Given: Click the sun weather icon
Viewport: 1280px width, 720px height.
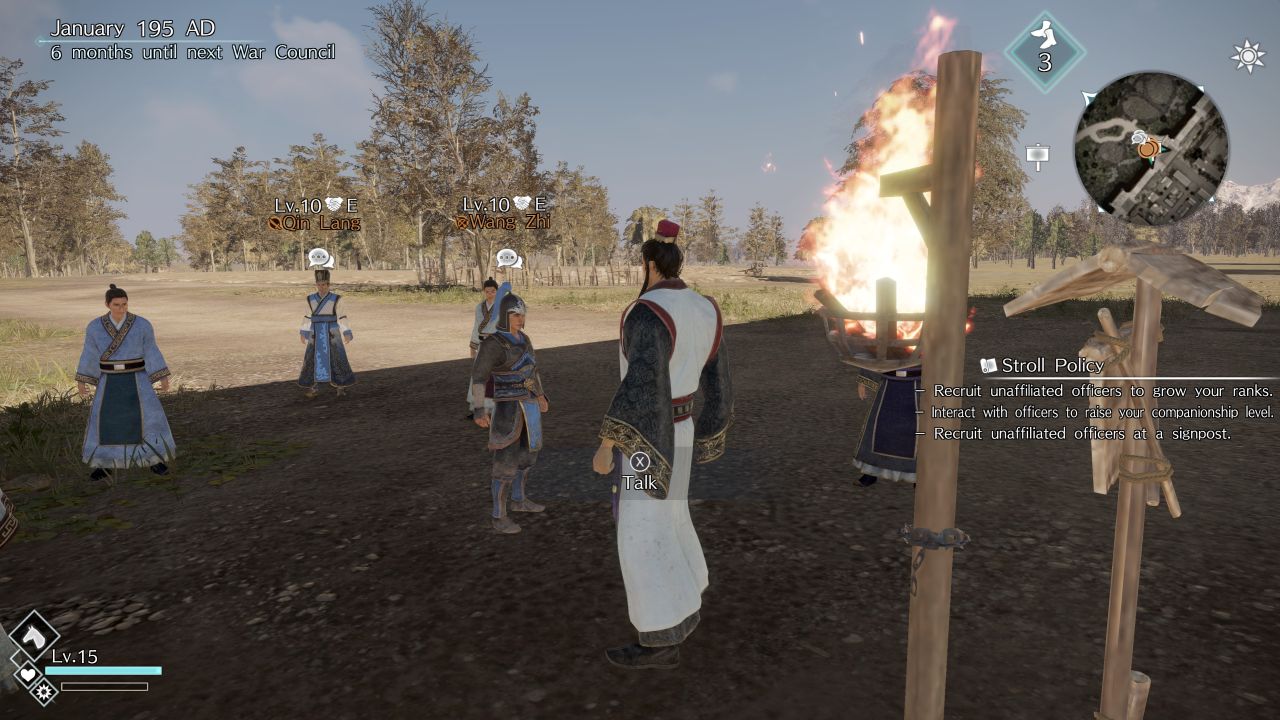Looking at the screenshot, I should coord(1247,56).
